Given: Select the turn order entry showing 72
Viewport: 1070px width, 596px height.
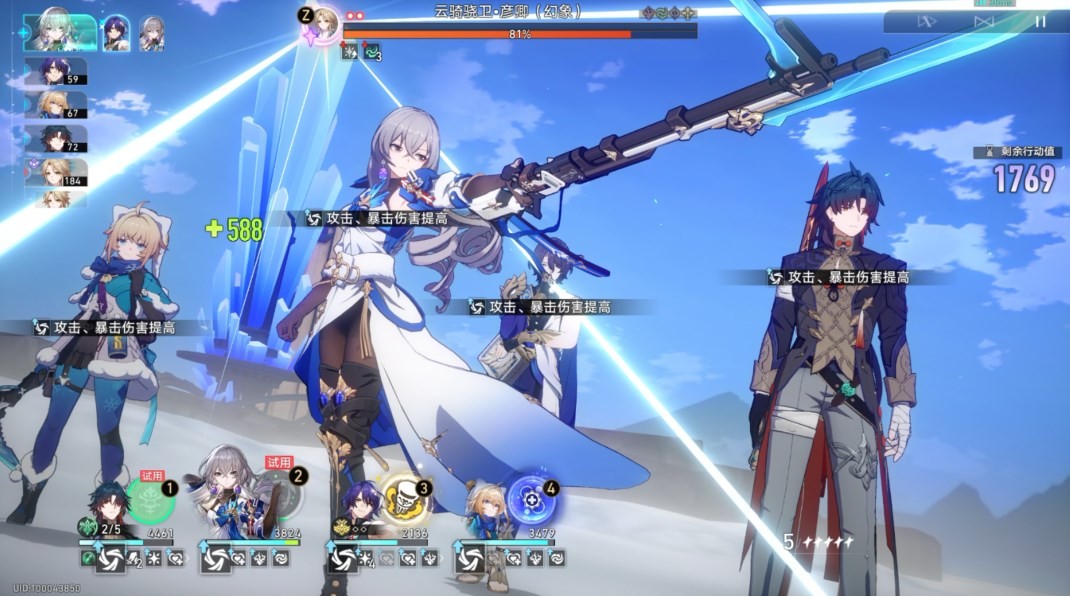Looking at the screenshot, I should (56, 139).
